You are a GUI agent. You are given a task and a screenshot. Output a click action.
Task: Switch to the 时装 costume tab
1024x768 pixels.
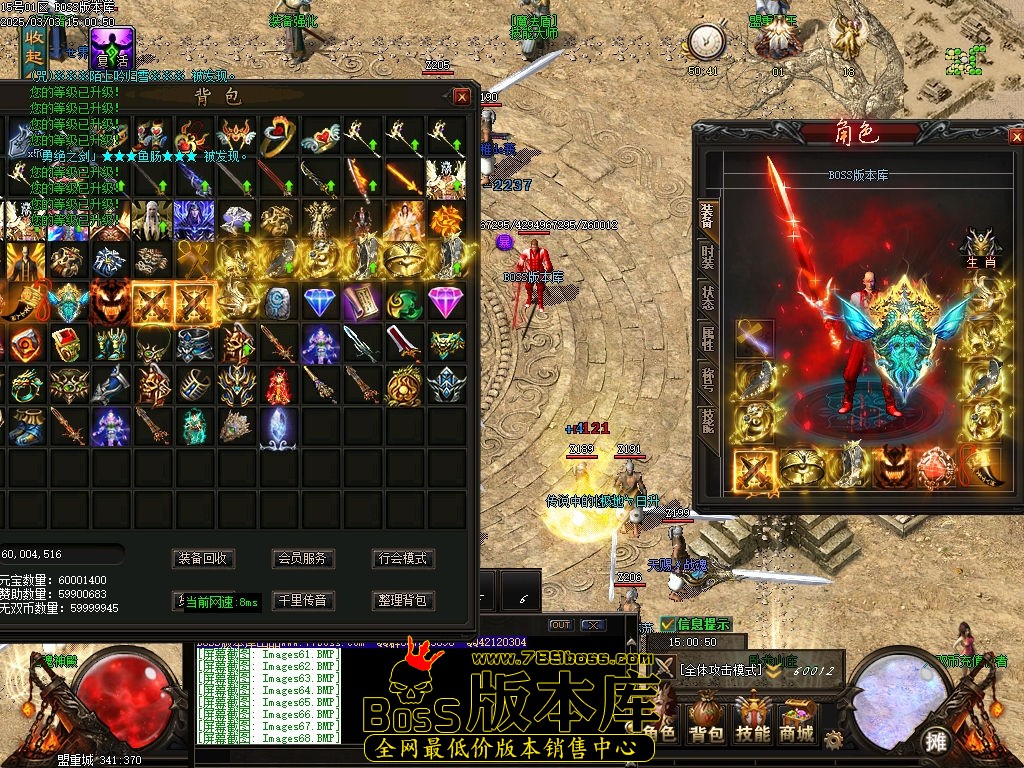click(x=708, y=256)
